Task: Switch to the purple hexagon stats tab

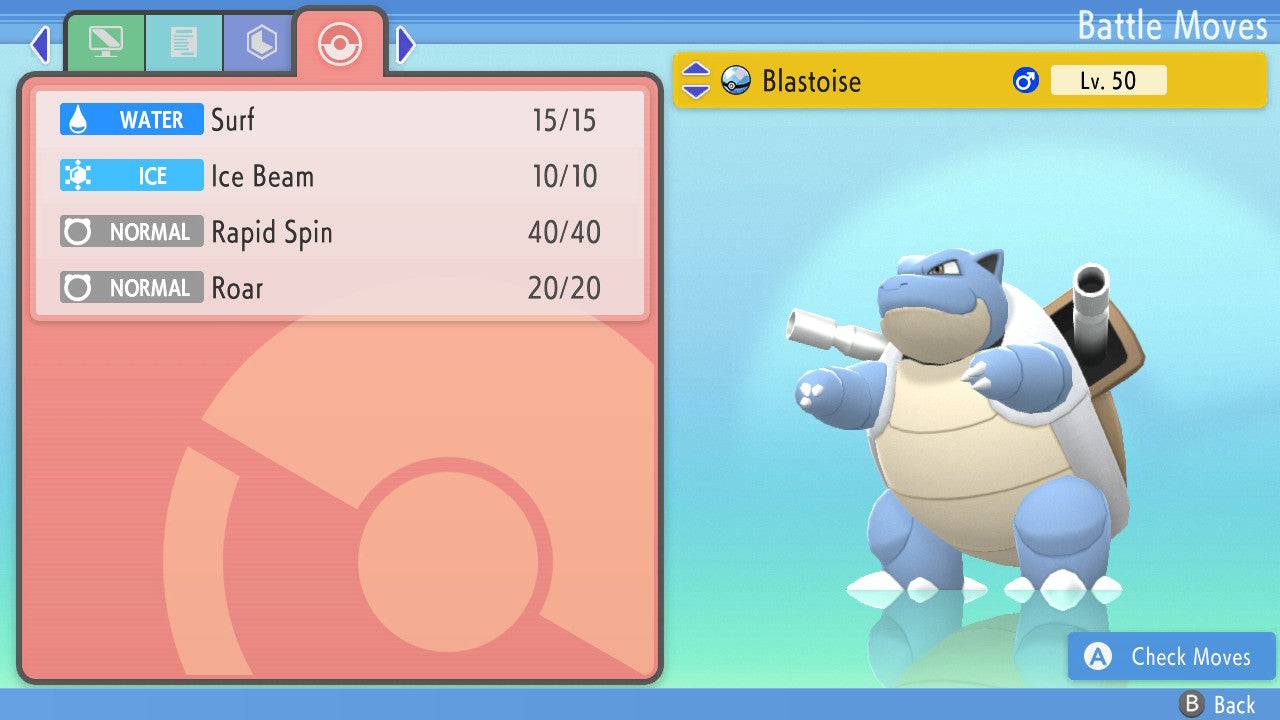Action: (x=261, y=43)
